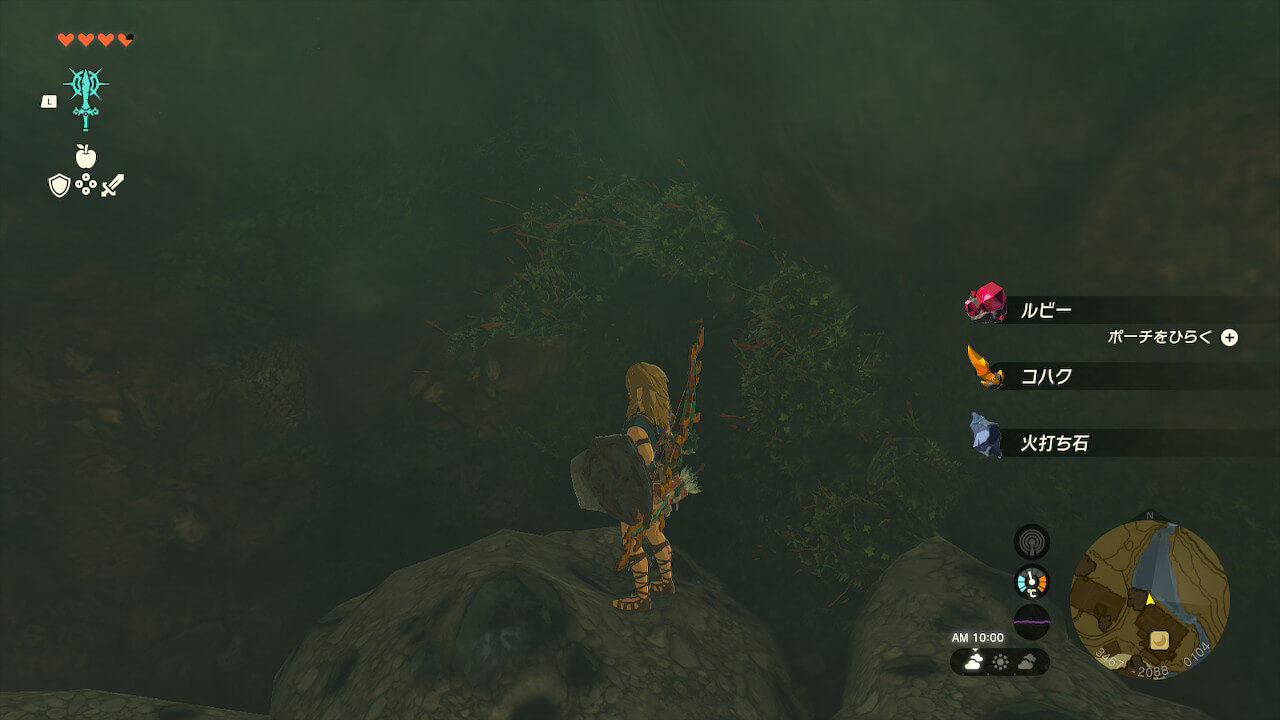Choose the shield quick-select icon
The image size is (1280, 720).
(x=59, y=185)
